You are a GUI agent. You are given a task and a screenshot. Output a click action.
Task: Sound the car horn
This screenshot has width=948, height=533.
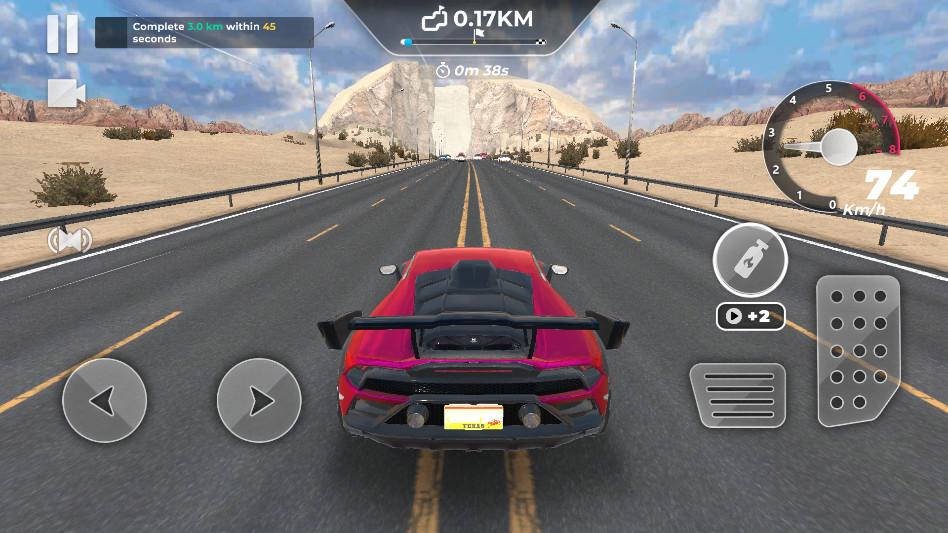point(69,240)
